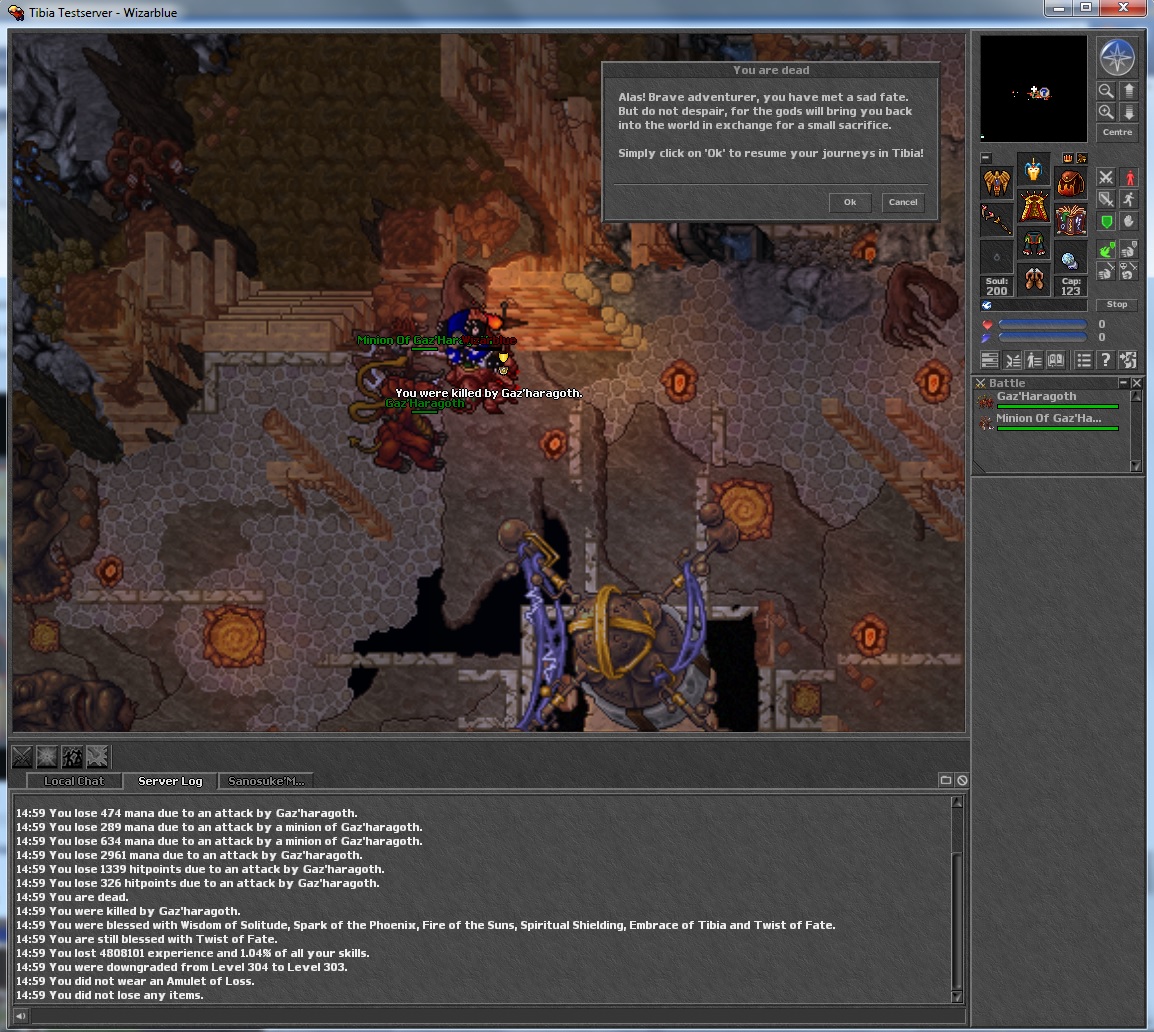Maximize the Tibia Testserver window
Viewport: 1154px width, 1032px height.
[1086, 8]
